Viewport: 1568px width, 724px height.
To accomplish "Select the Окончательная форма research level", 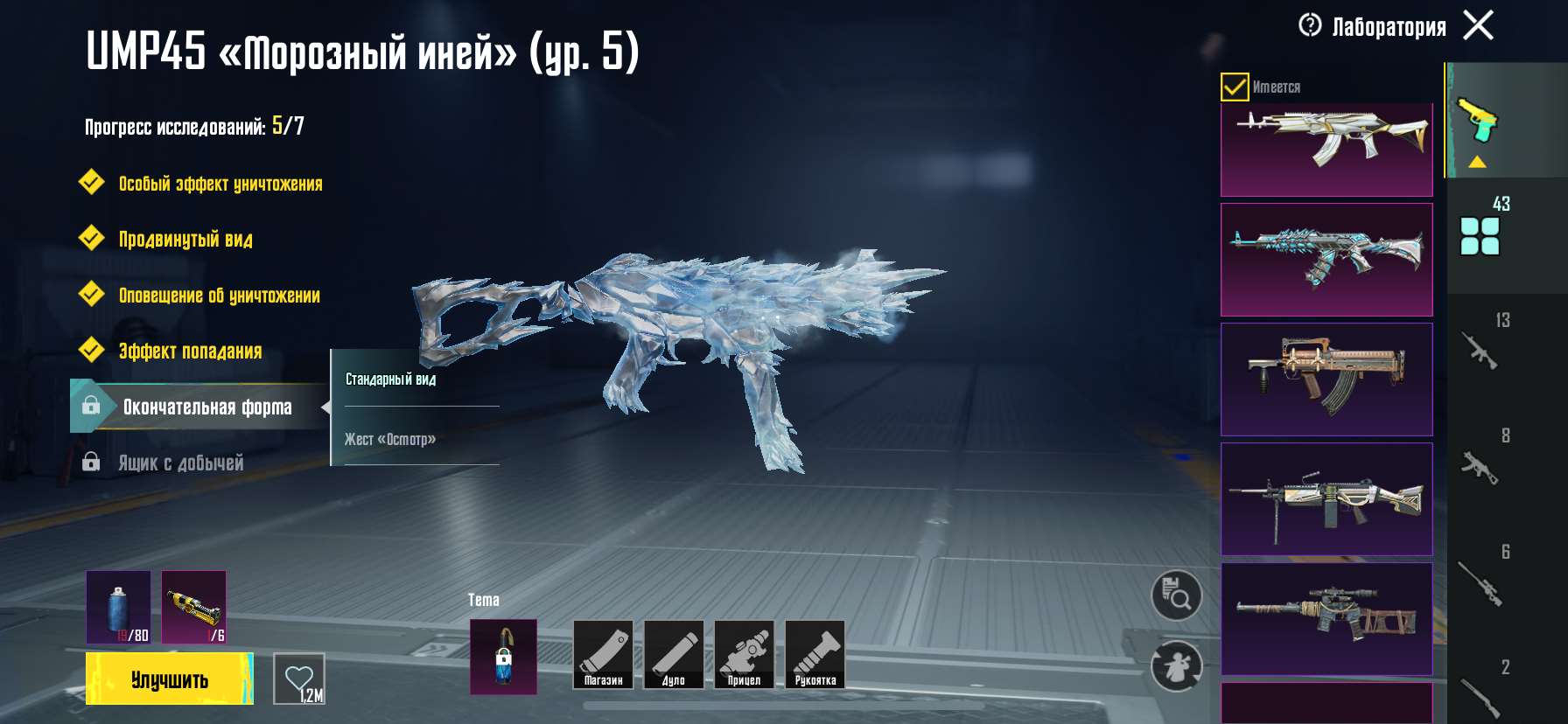I will (x=206, y=407).
